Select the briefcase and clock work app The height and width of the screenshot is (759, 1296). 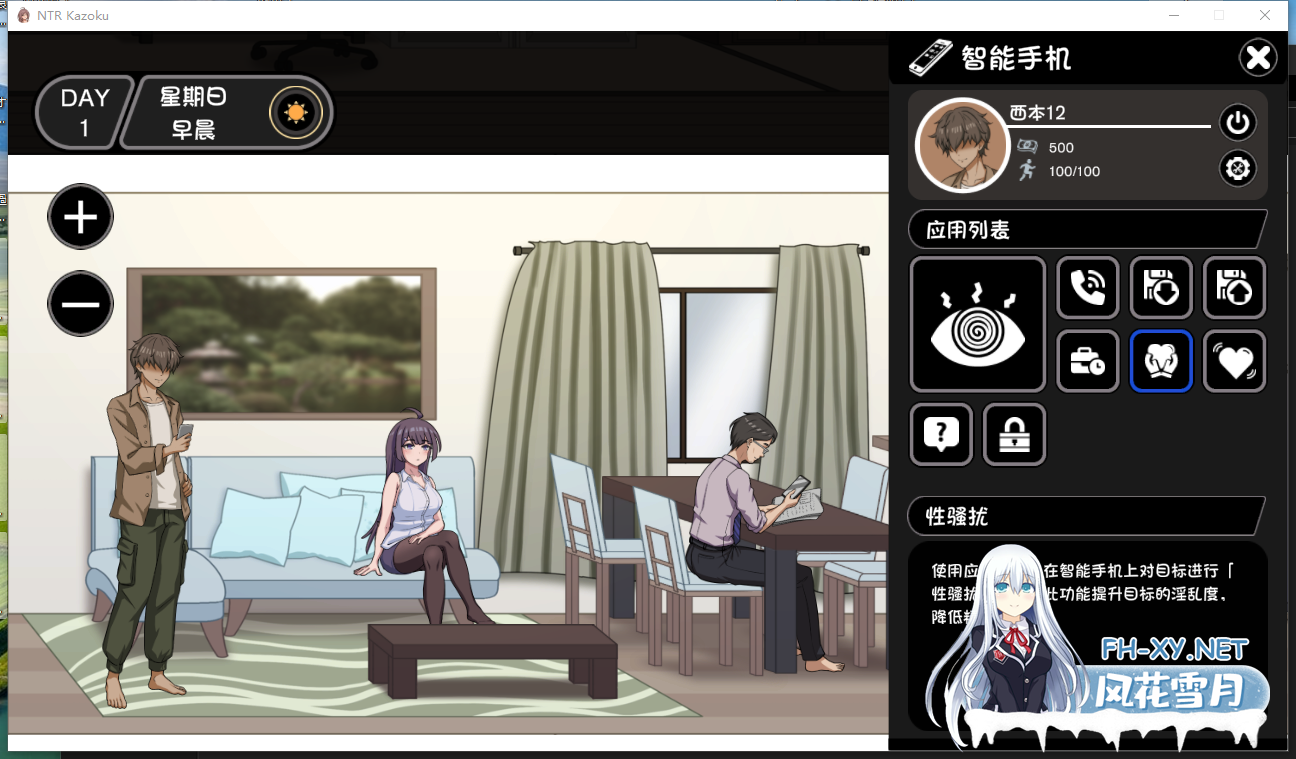coord(1088,361)
